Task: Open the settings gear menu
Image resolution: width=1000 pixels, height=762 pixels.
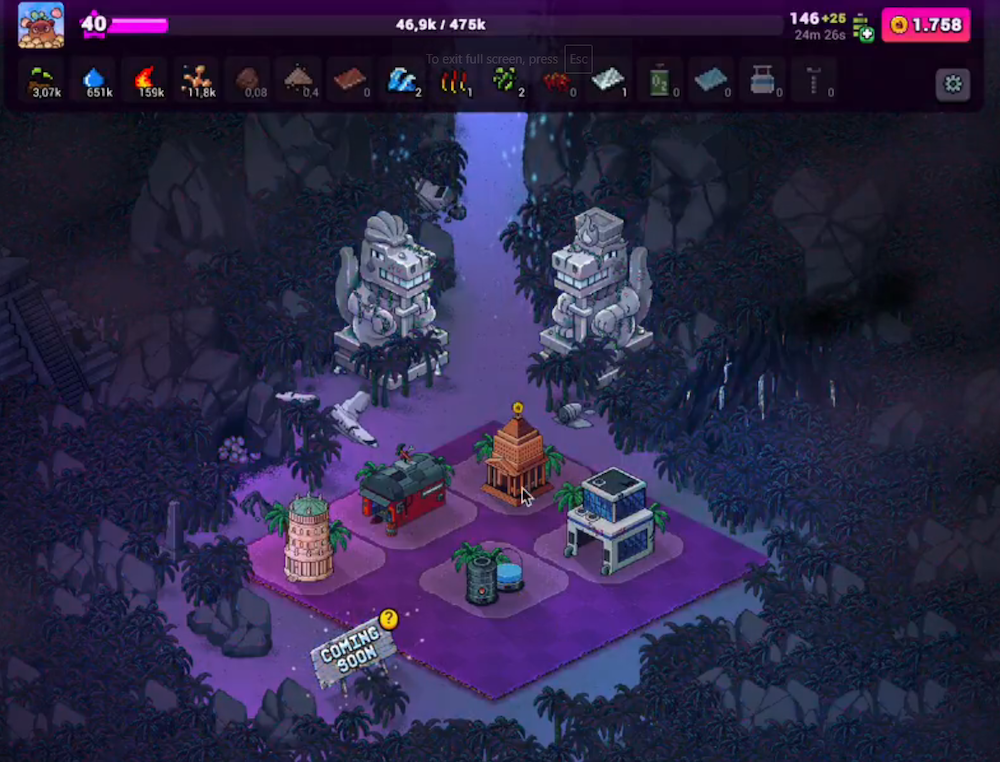Action: point(953,84)
